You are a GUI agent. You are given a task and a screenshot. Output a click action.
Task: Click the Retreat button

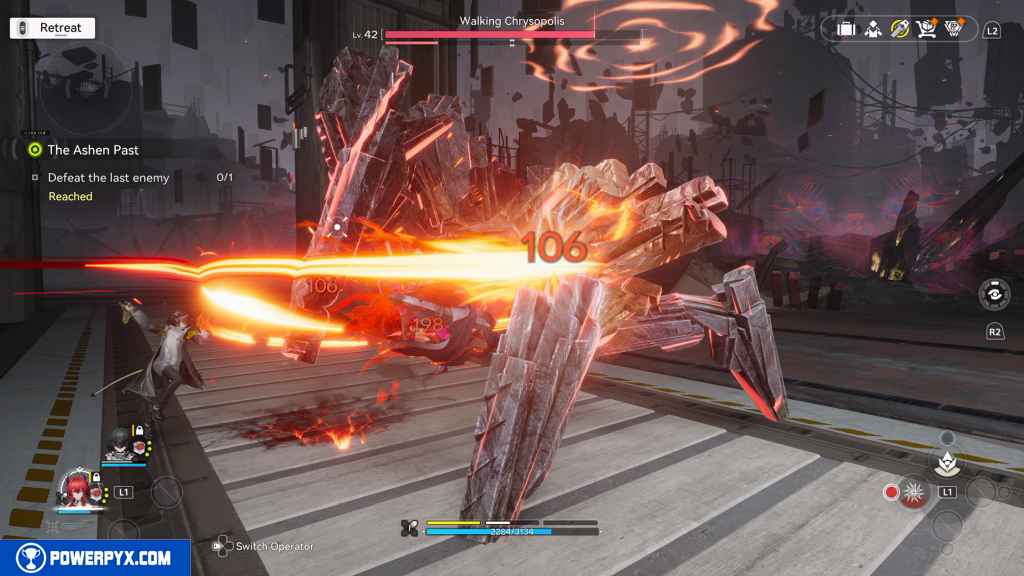(53, 28)
